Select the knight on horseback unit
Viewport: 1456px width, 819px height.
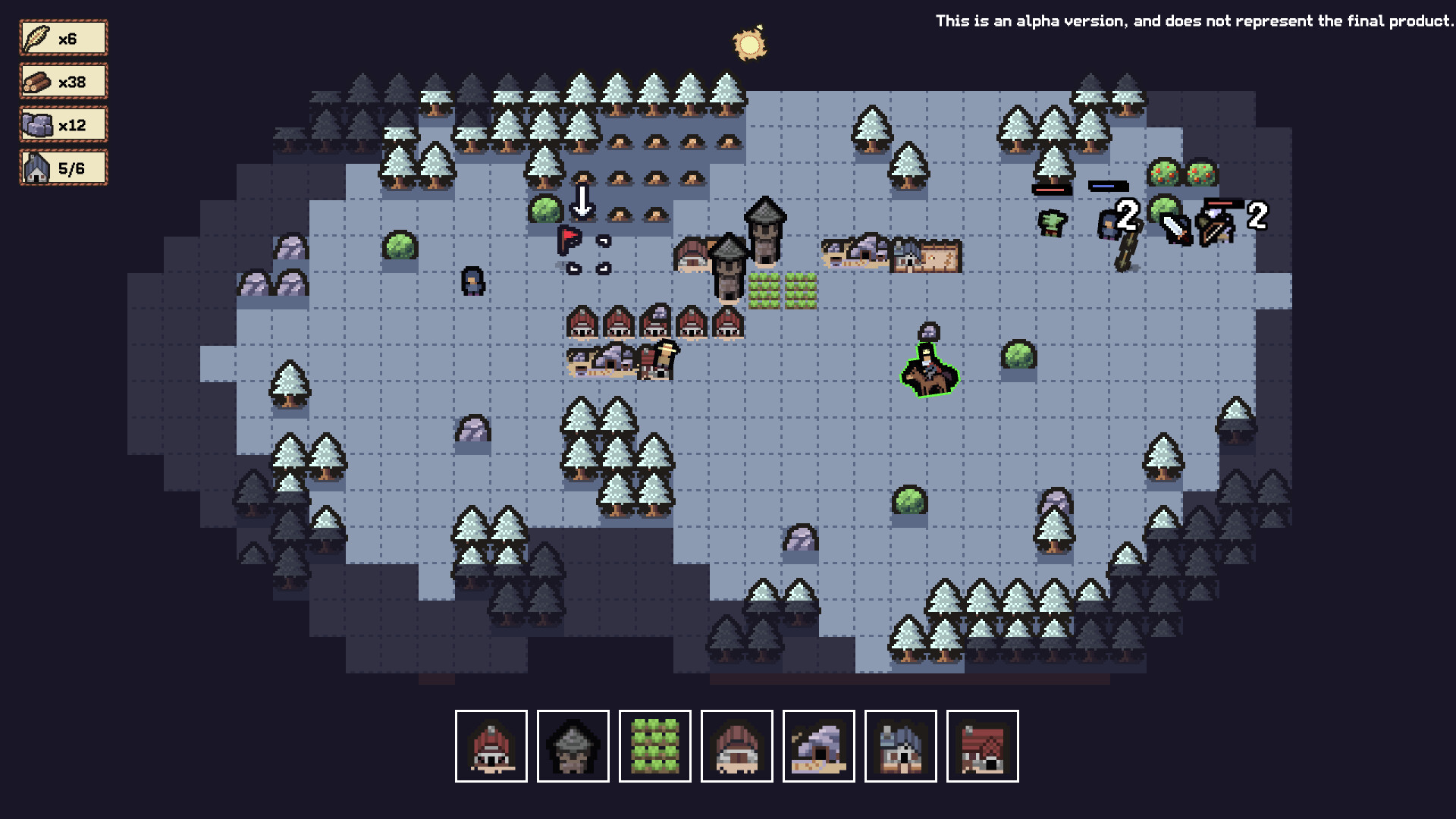coord(928,372)
